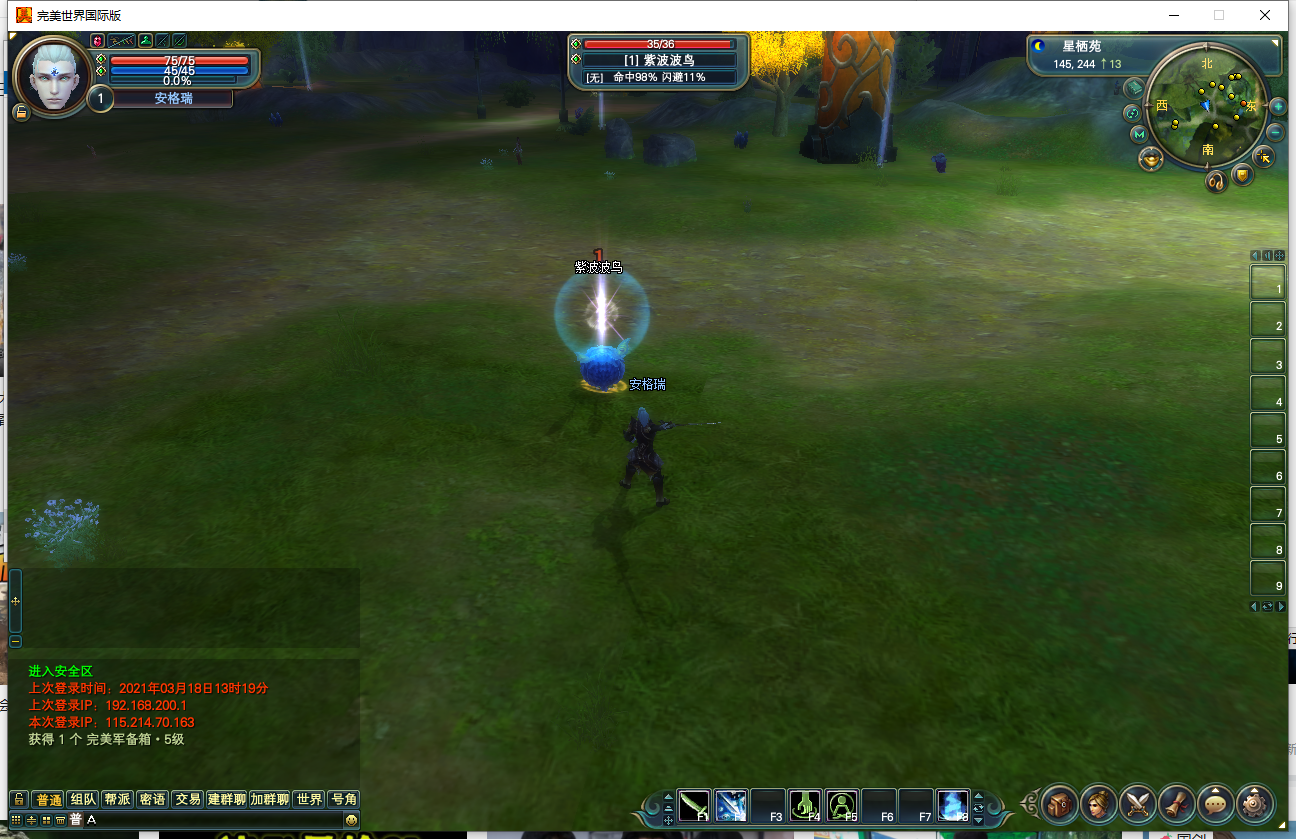Open the character portrait menu button
The width and height of the screenshot is (1296, 839).
click(1098, 802)
